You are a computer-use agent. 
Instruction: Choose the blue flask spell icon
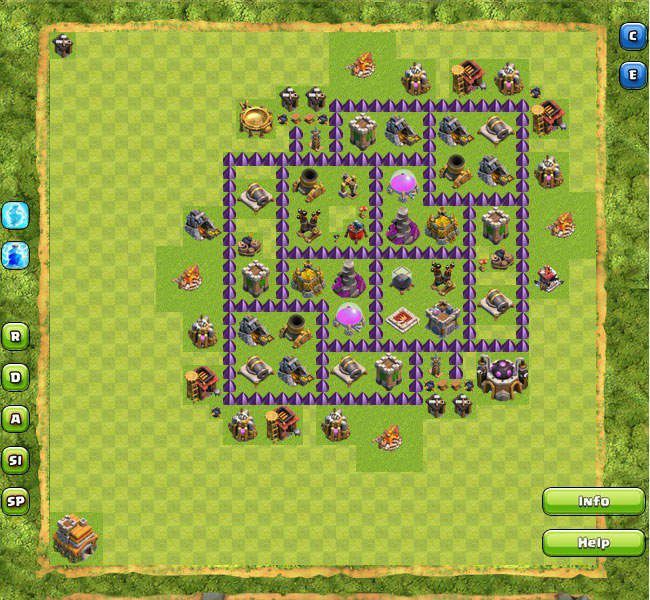[15, 254]
